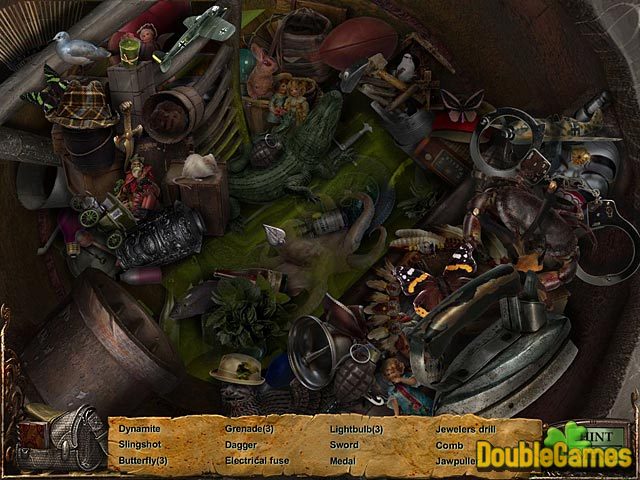Click the DoubleGames watermark logo

[555, 456]
